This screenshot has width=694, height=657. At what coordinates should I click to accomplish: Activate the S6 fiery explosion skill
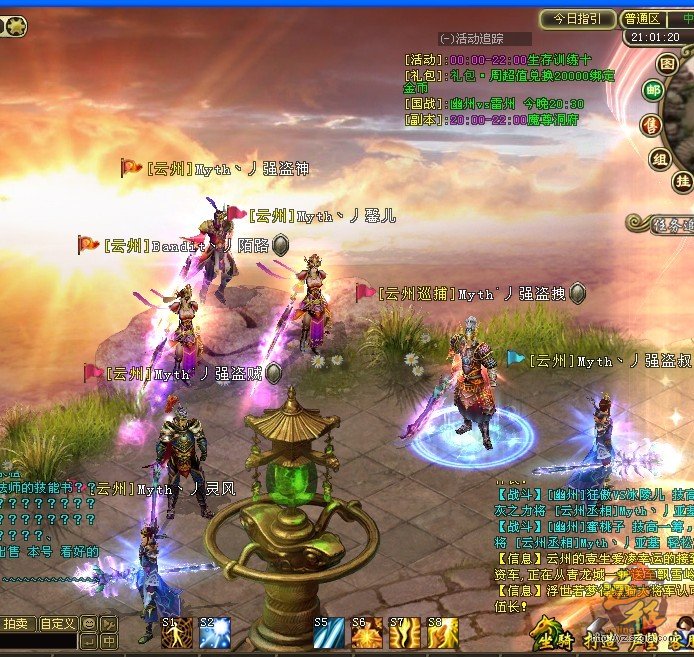pyautogui.click(x=367, y=633)
